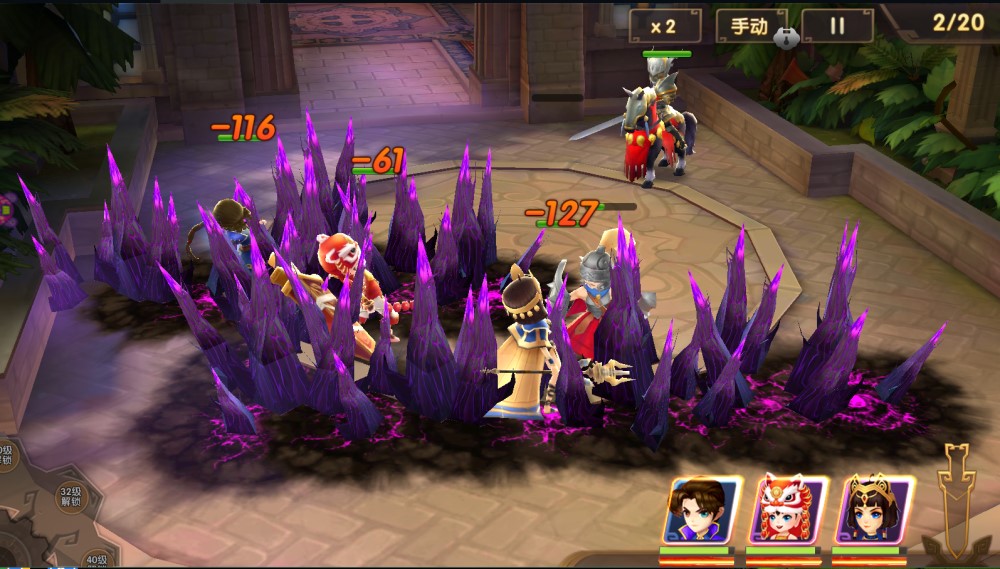Screen dimensions: 1000x569
Task: Choose the golden crown girl hero portrait
Action: point(874,510)
